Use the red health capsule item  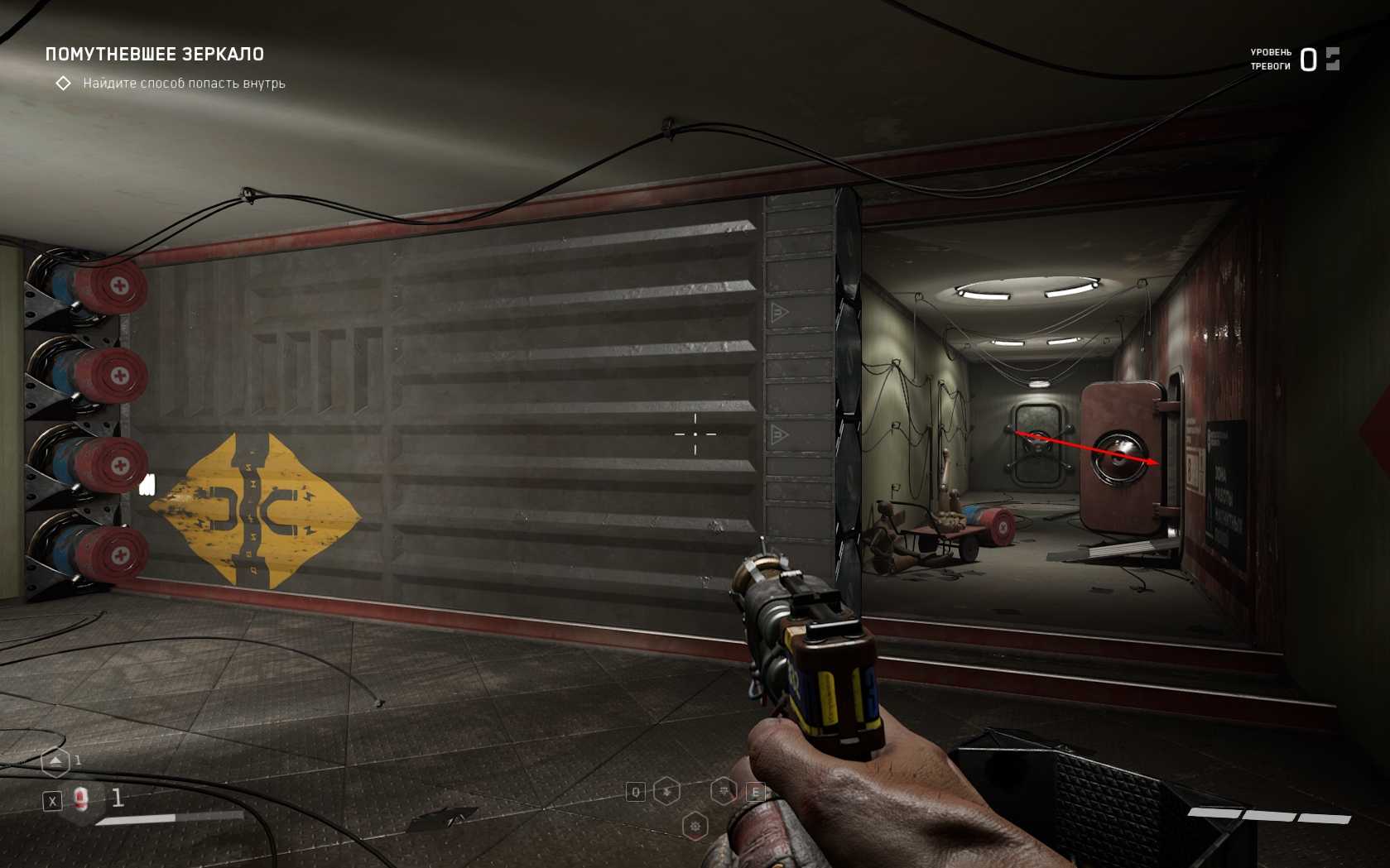(x=81, y=799)
